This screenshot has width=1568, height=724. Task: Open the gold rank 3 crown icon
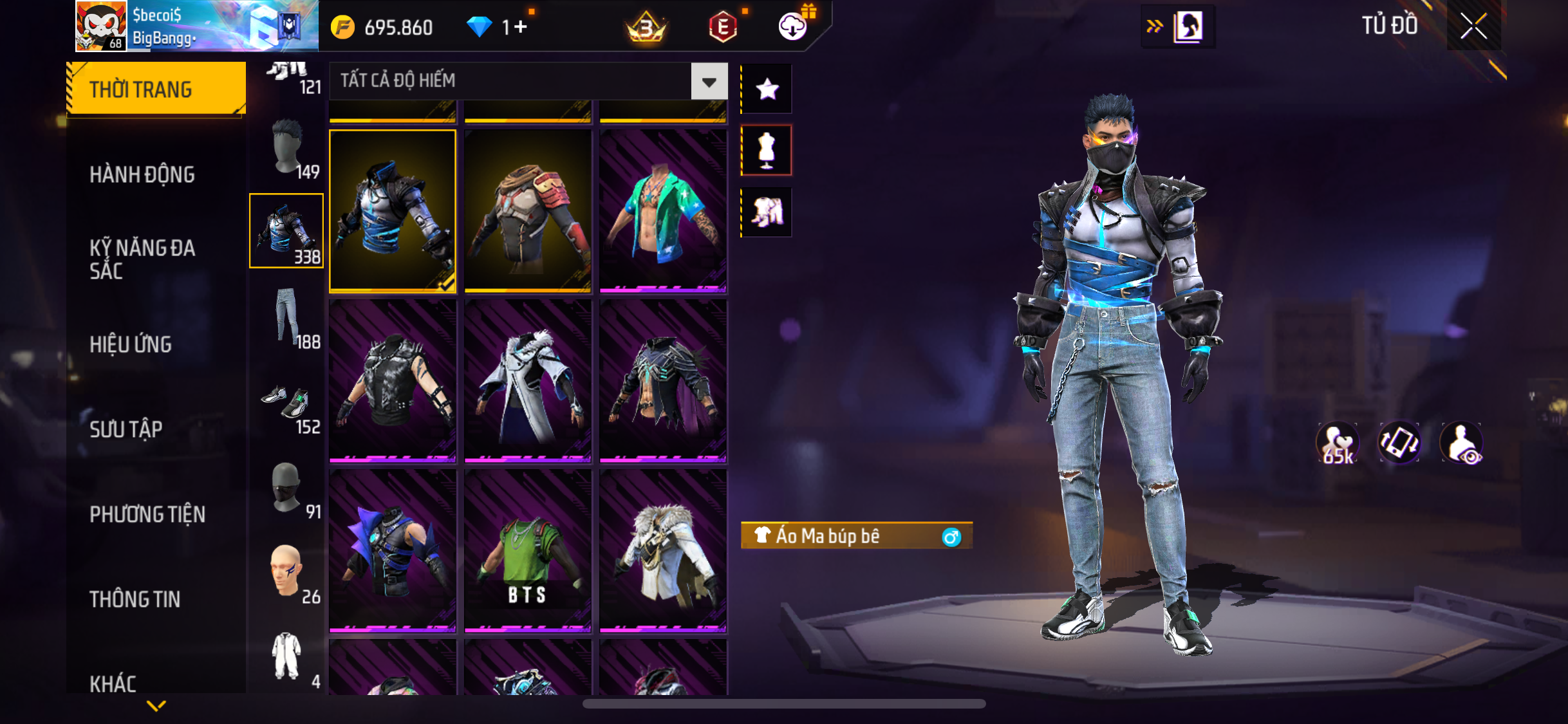click(x=646, y=27)
